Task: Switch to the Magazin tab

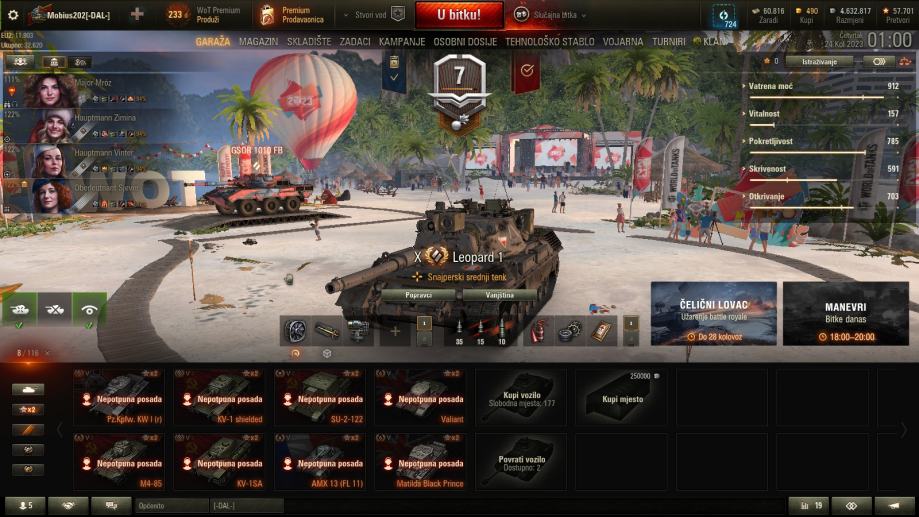Action: coord(259,42)
